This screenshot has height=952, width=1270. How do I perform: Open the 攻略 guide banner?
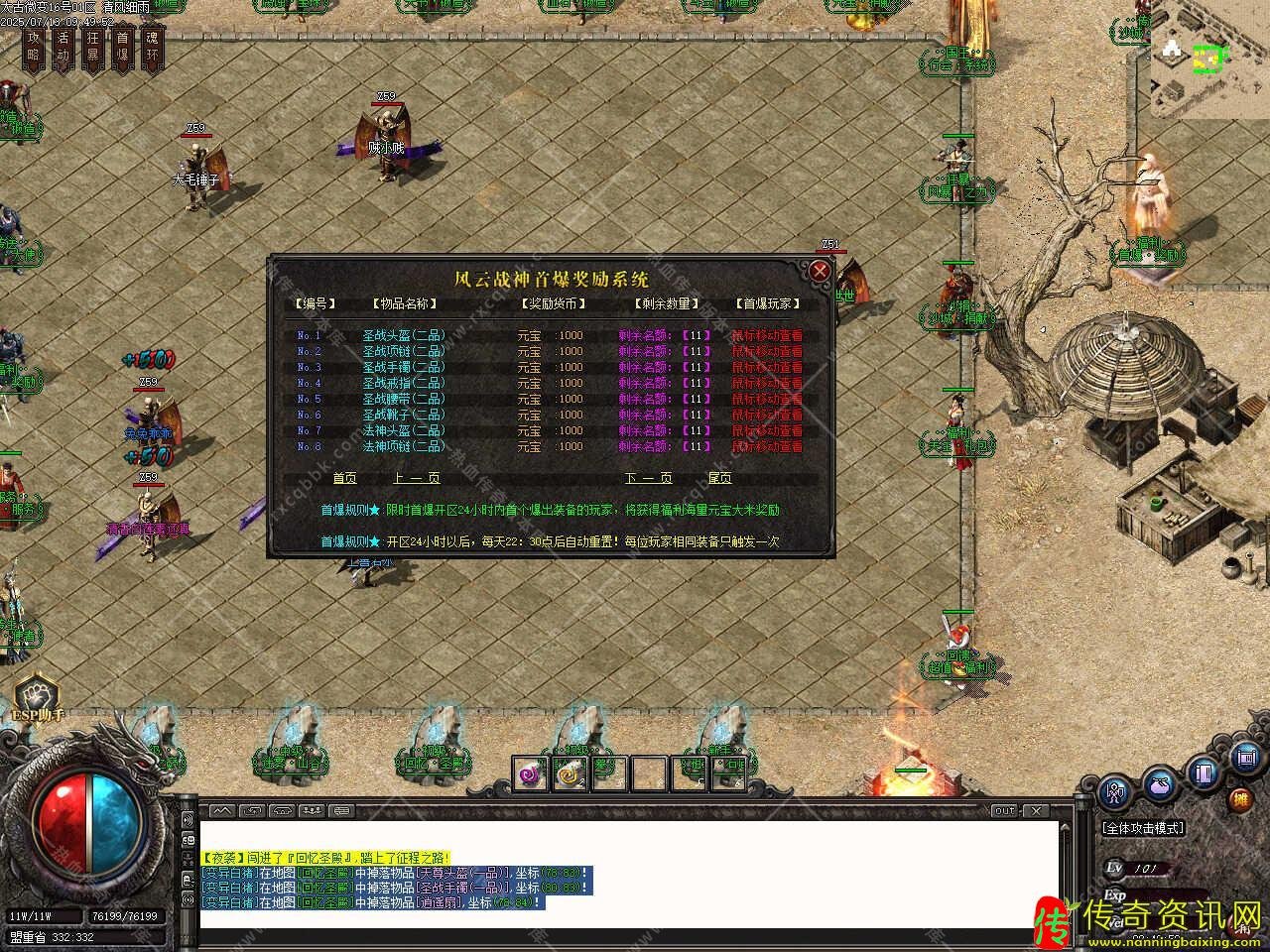coord(34,48)
